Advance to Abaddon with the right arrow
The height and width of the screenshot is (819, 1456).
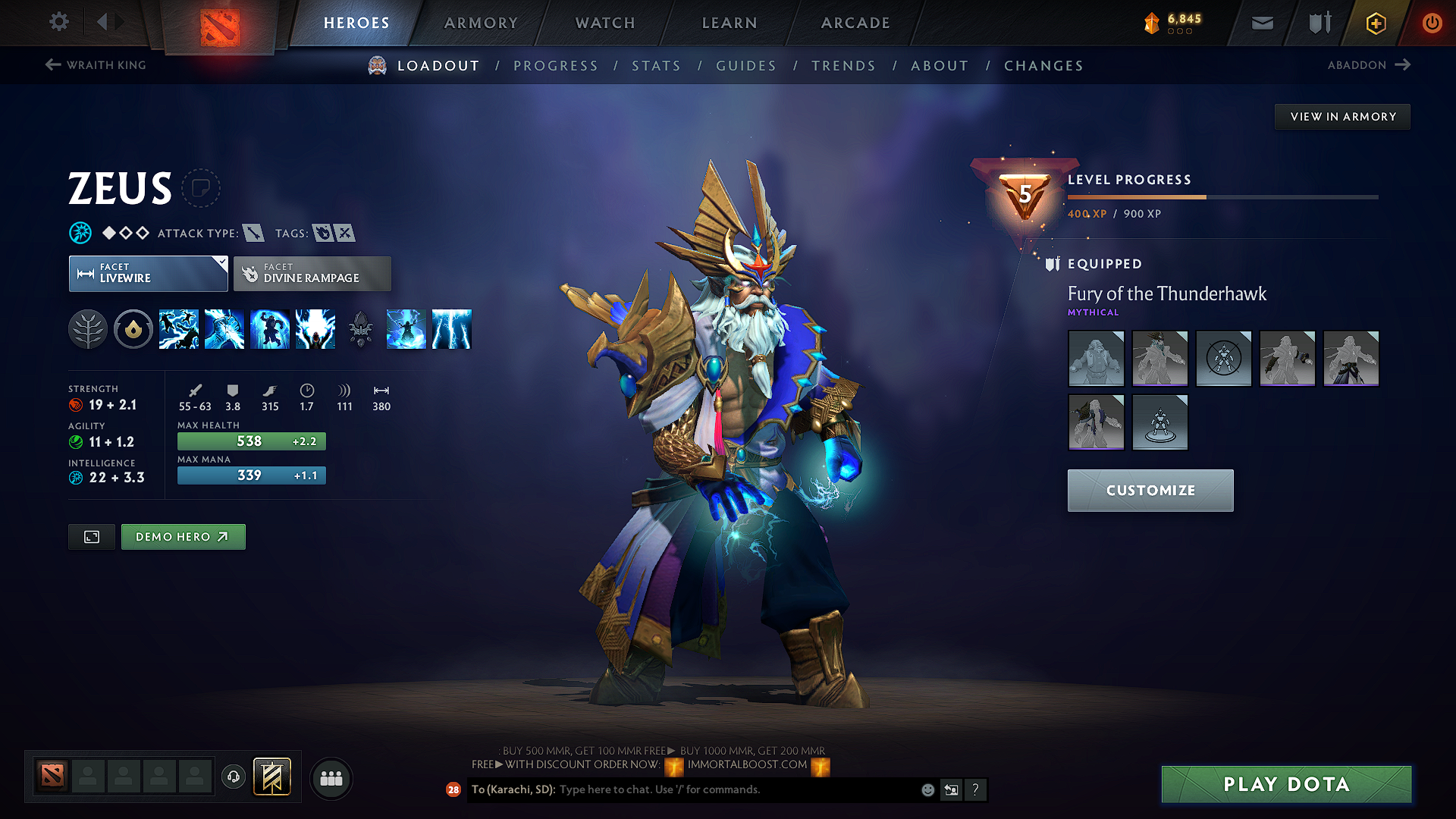click(x=1403, y=64)
